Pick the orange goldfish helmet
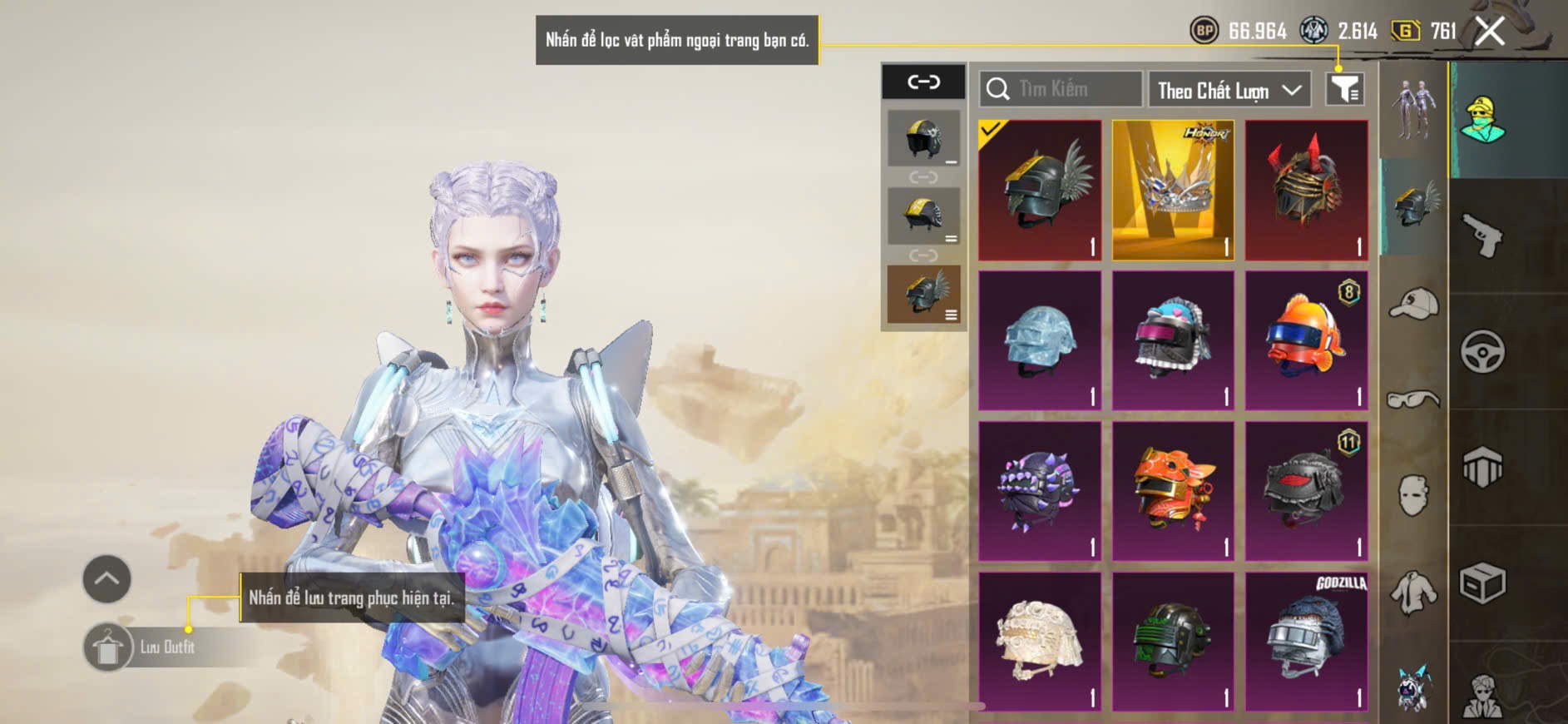The height and width of the screenshot is (724, 1568). 1306,341
